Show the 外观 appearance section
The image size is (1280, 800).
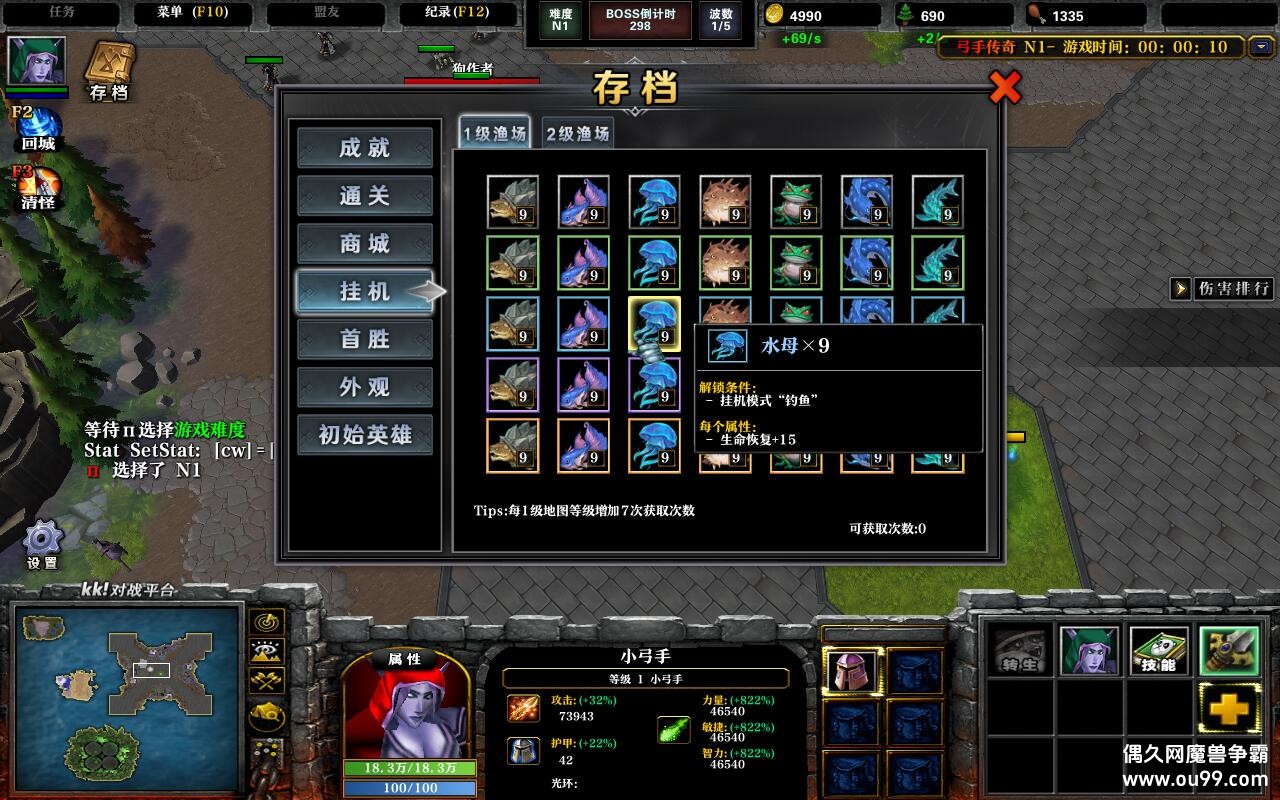click(x=365, y=387)
